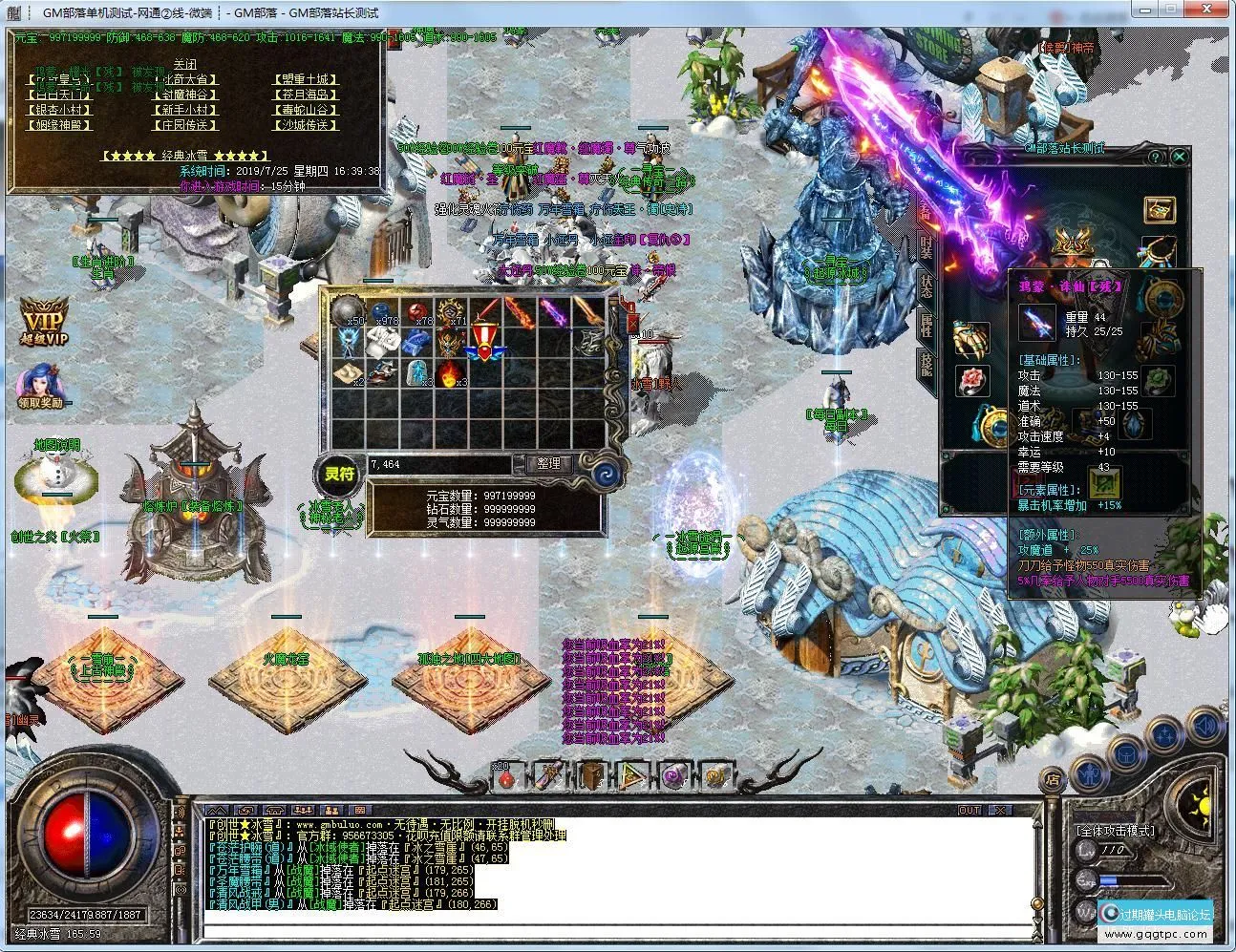Teleport to 盟重土城

coord(305,79)
